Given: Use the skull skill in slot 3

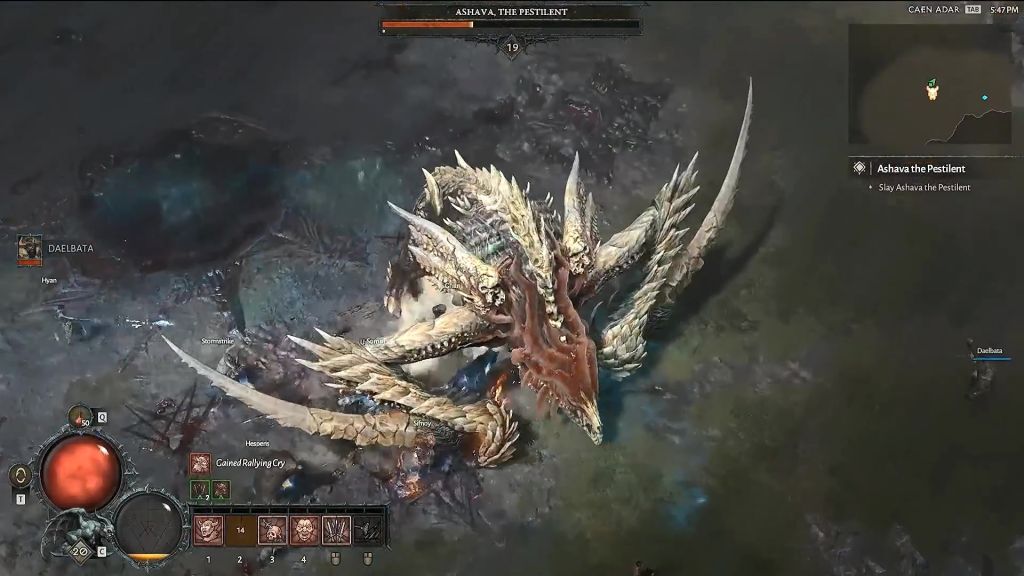Looking at the screenshot, I should pos(272,530).
